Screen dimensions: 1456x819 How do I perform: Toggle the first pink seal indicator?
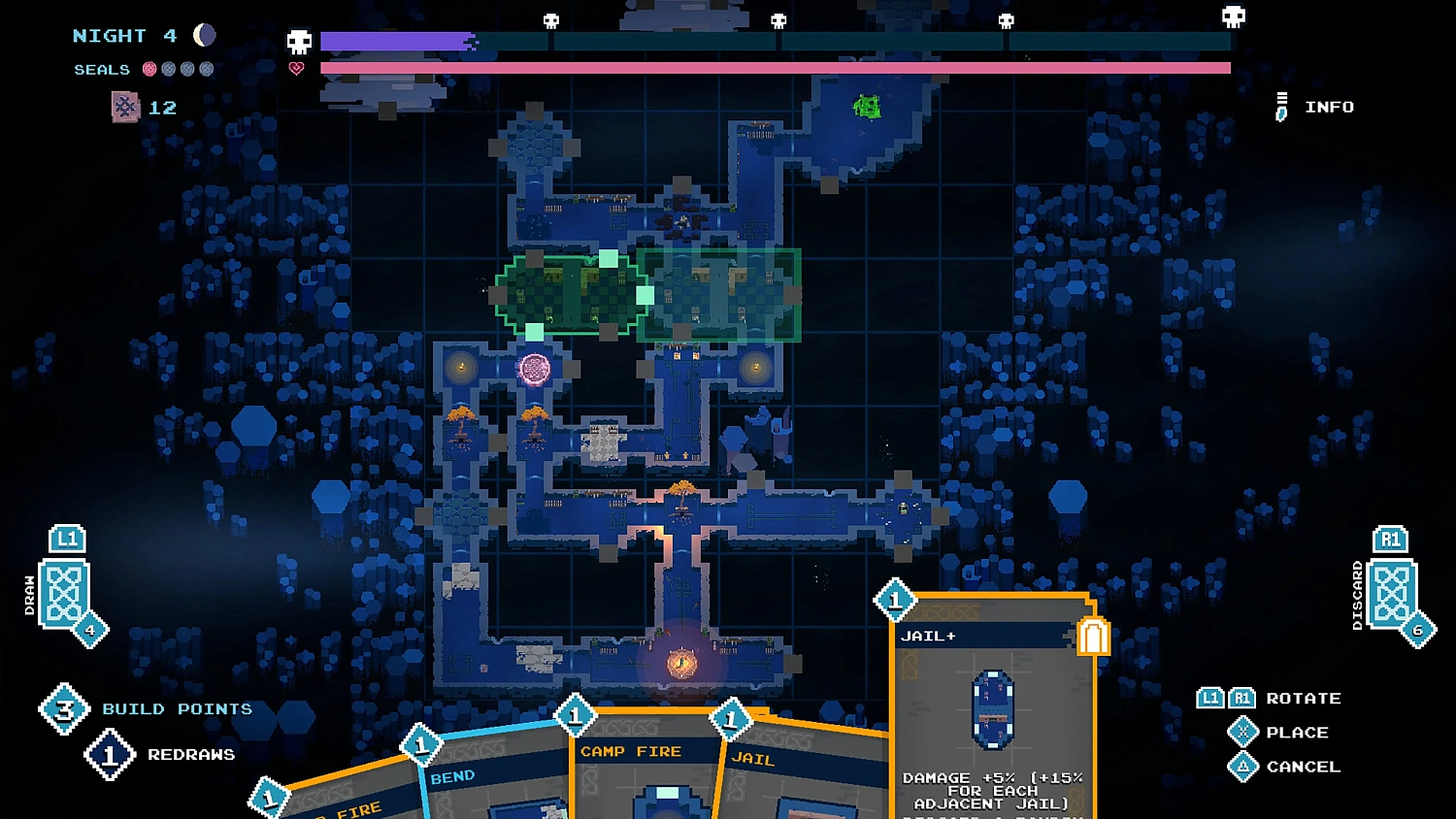point(149,69)
